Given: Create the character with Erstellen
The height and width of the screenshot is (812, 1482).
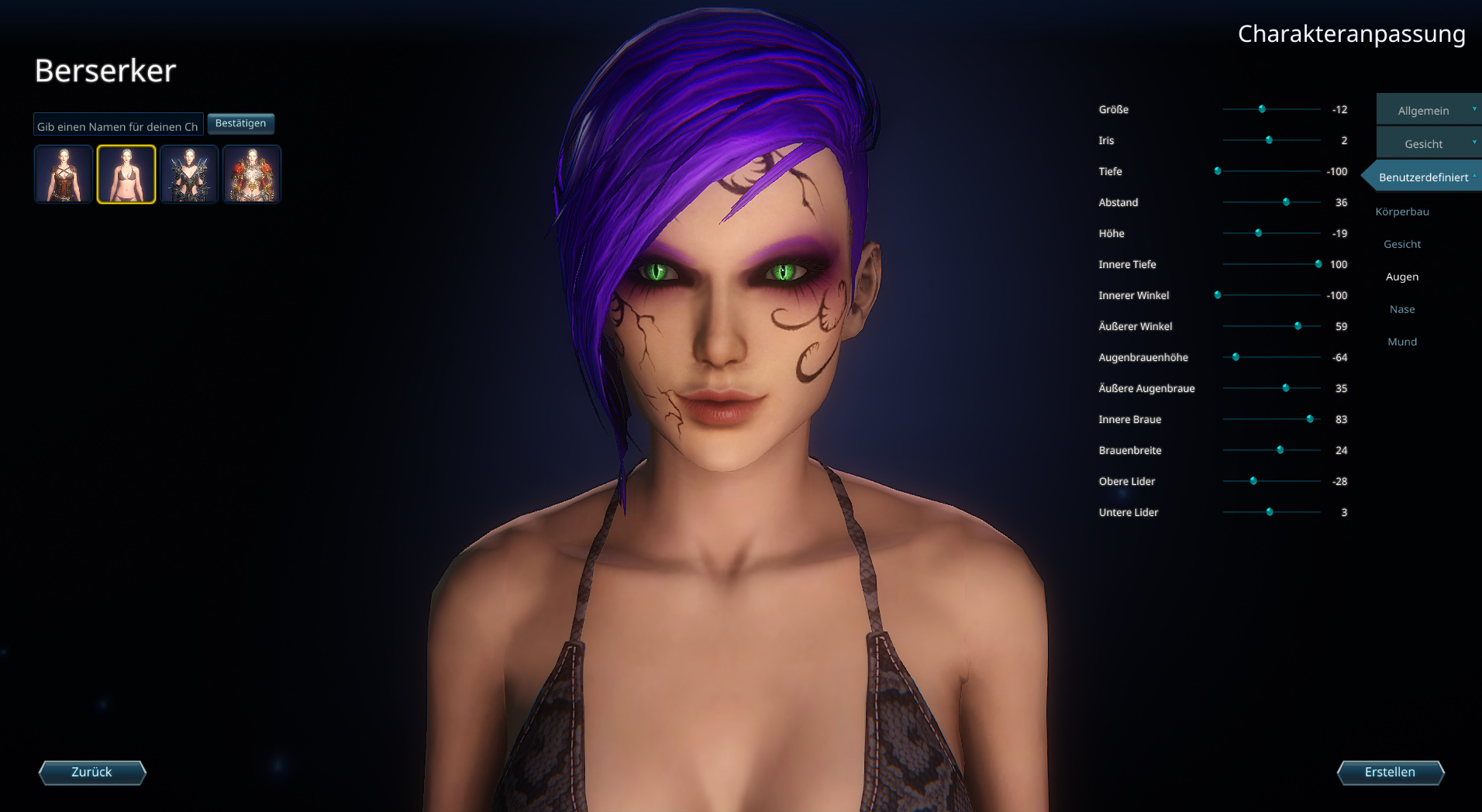Looking at the screenshot, I should pyautogui.click(x=1390, y=772).
